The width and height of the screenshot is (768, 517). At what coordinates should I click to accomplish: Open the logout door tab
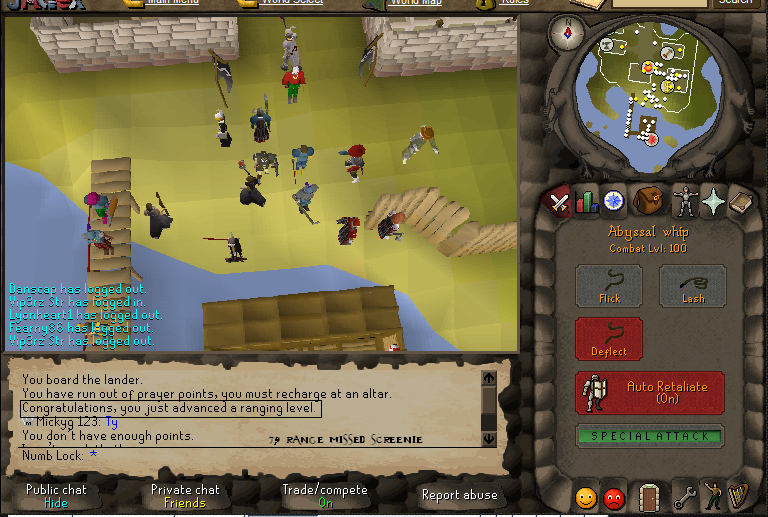click(649, 496)
